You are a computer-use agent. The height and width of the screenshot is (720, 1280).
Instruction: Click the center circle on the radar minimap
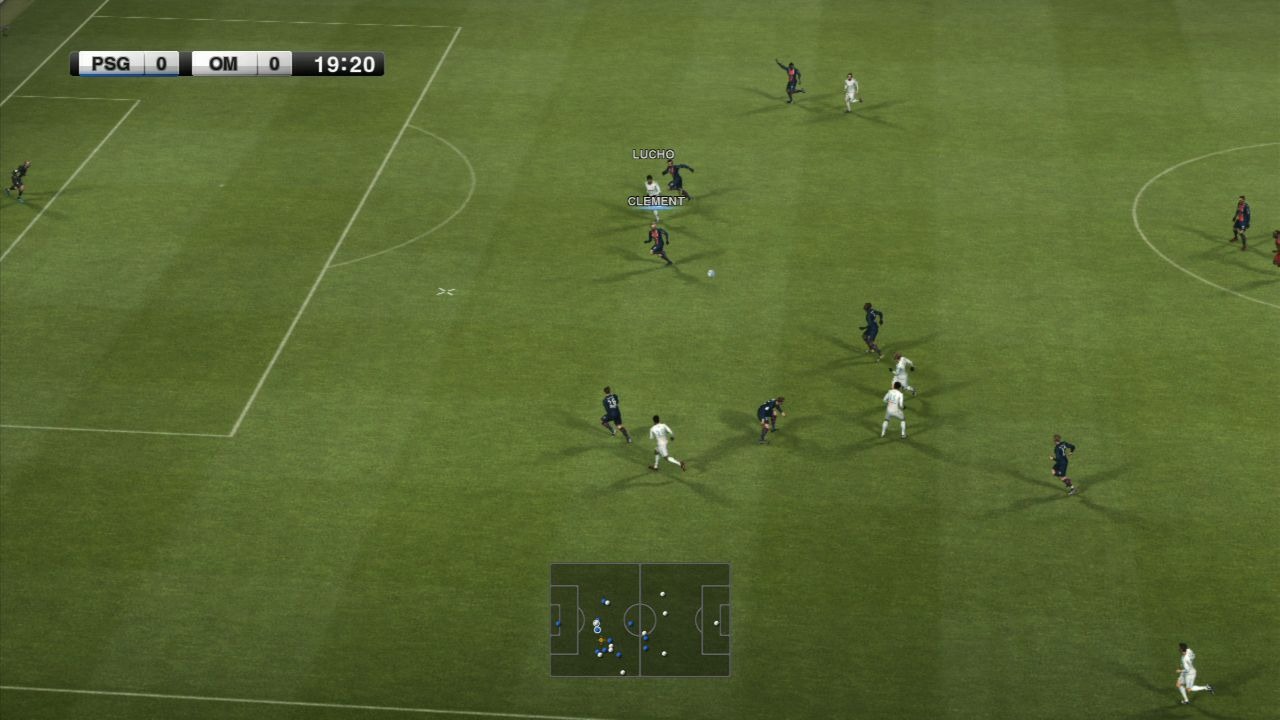(x=640, y=619)
